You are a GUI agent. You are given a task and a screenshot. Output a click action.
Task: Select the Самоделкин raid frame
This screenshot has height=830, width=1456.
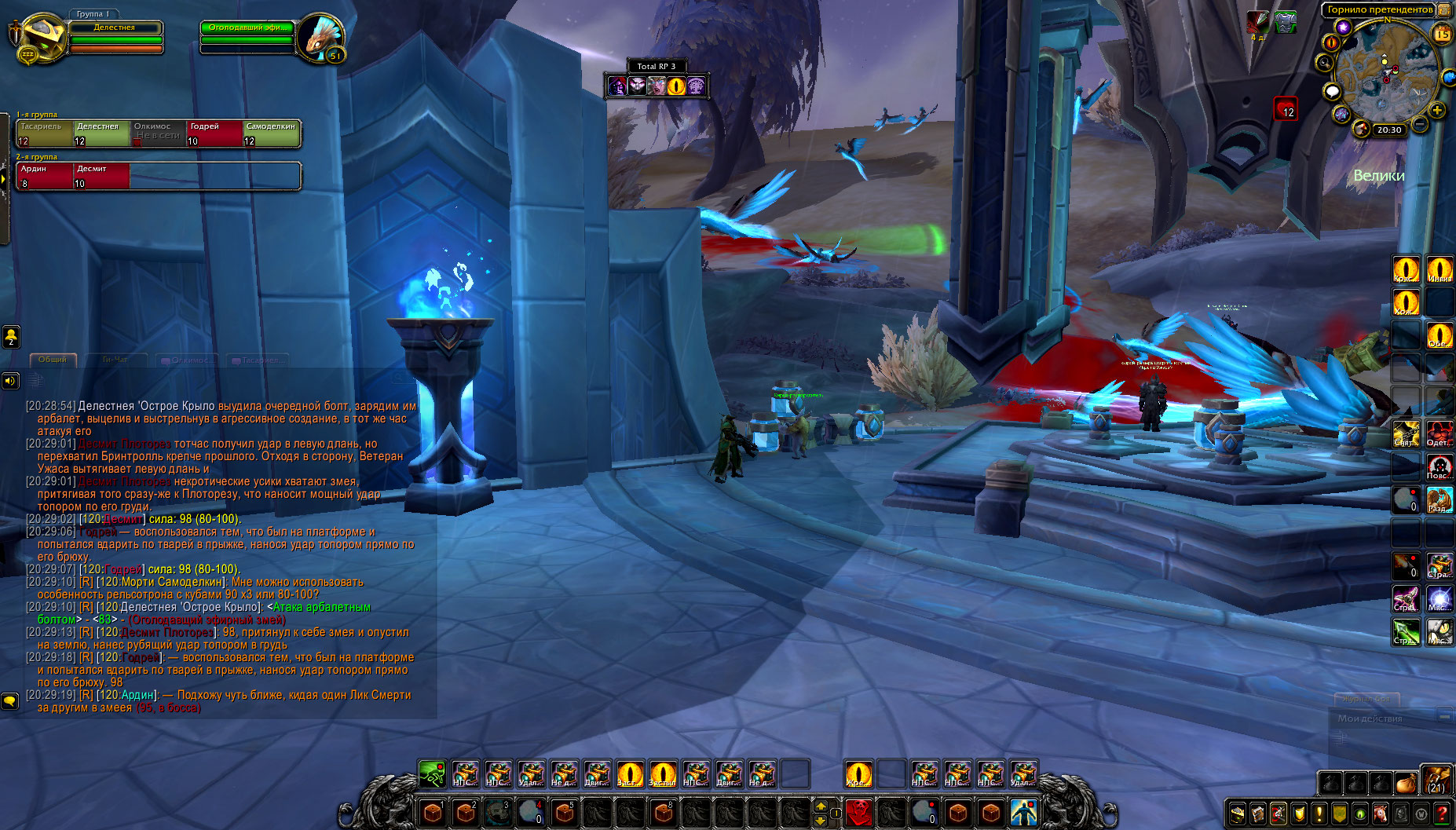click(272, 133)
